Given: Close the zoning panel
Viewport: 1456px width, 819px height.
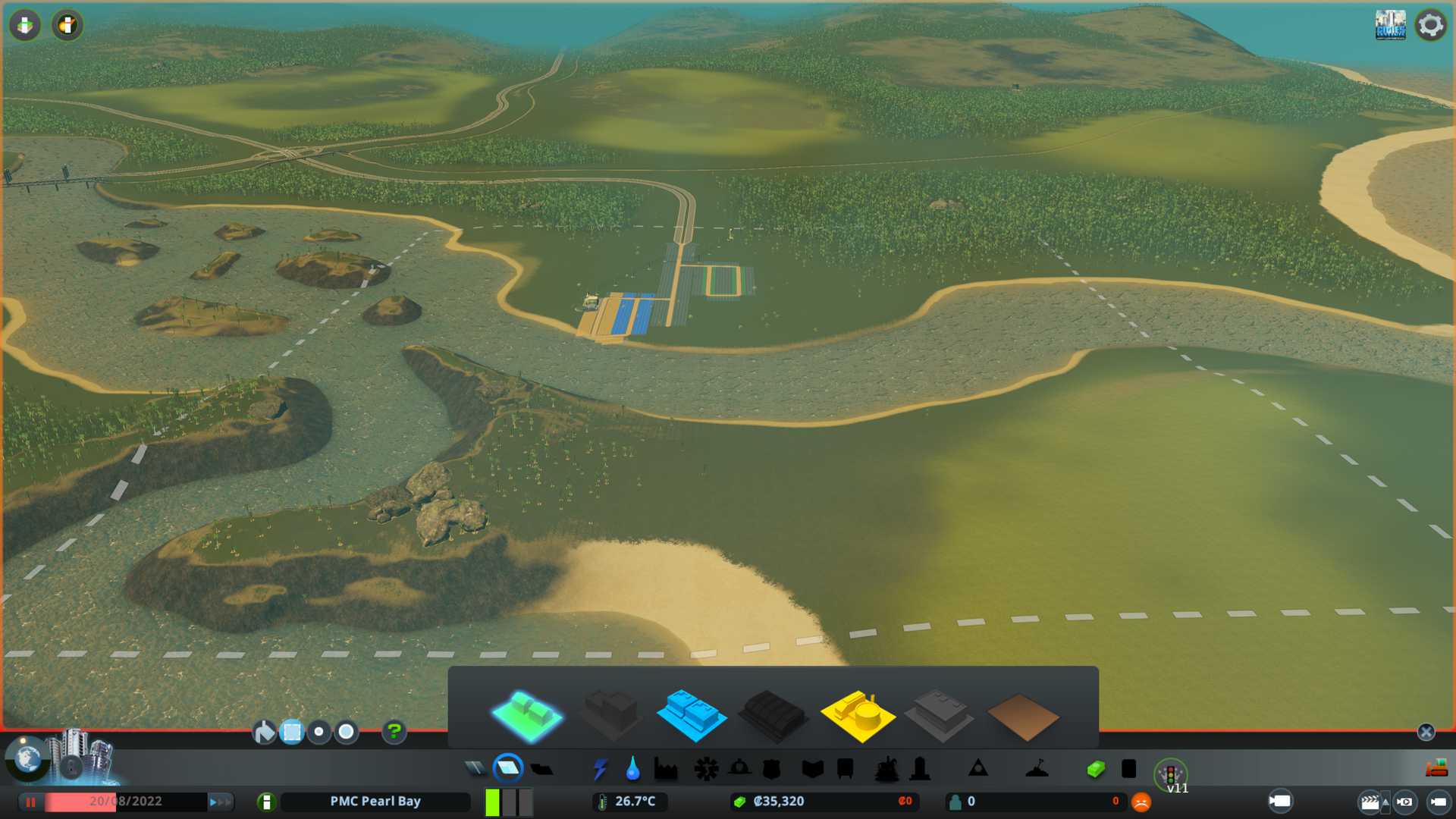Looking at the screenshot, I should [x=1426, y=732].
